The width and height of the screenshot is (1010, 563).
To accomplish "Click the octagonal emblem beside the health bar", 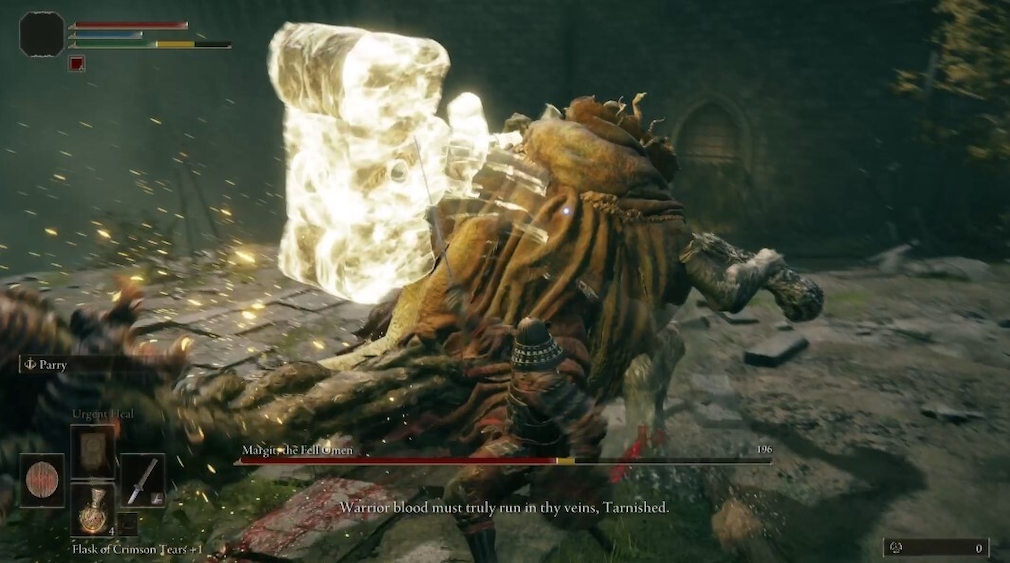I will pyautogui.click(x=41, y=34).
